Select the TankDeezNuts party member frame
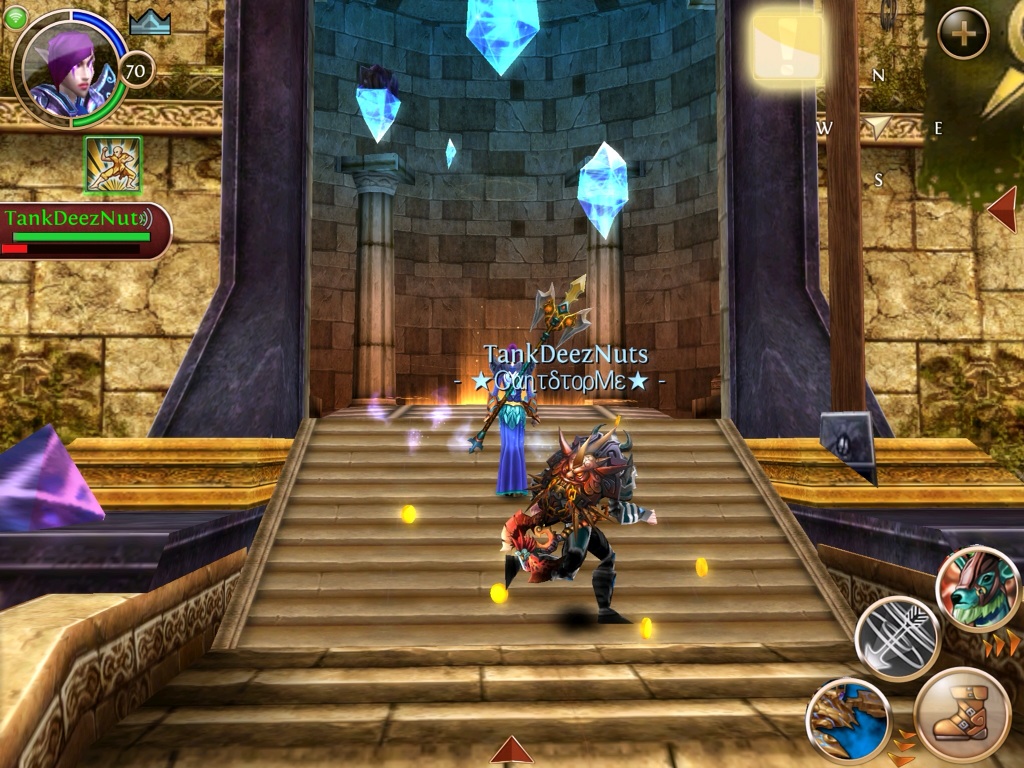This screenshot has height=768, width=1024. 85,230
